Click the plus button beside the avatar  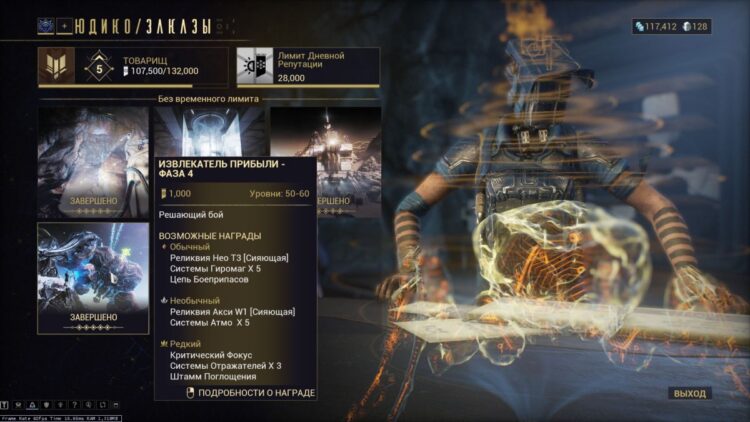[65, 26]
